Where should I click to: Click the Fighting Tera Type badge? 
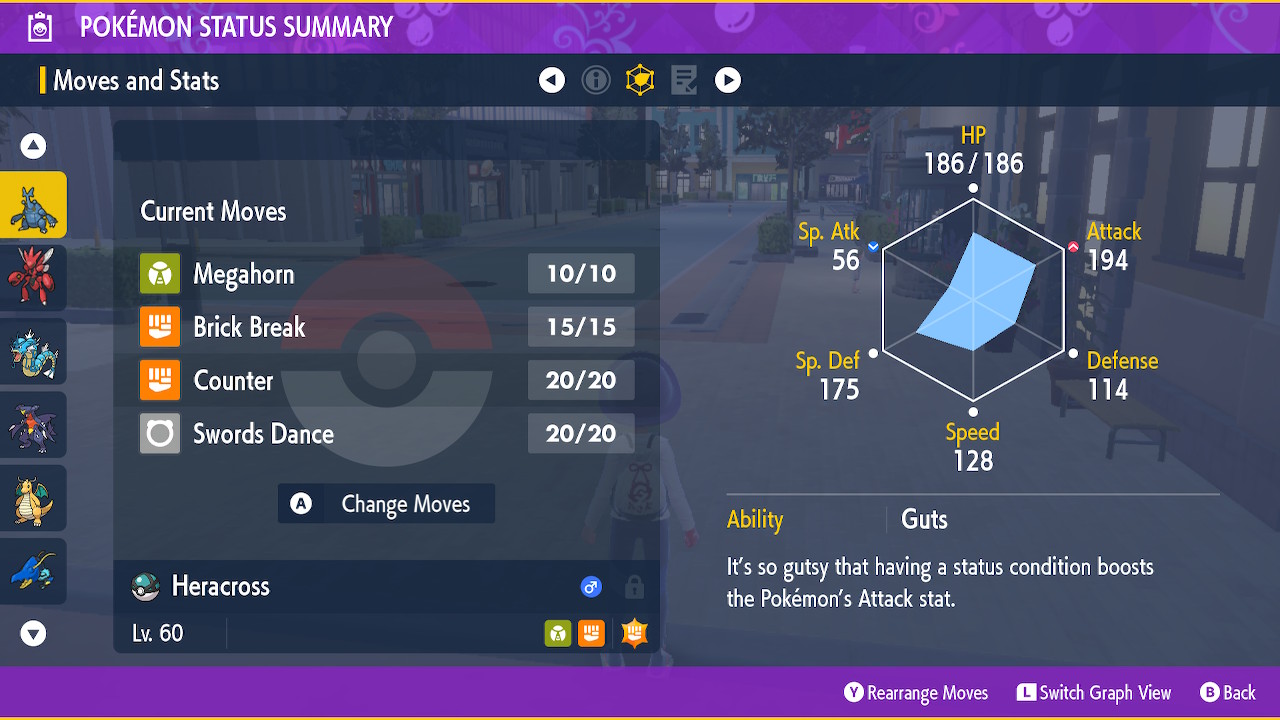coord(633,632)
